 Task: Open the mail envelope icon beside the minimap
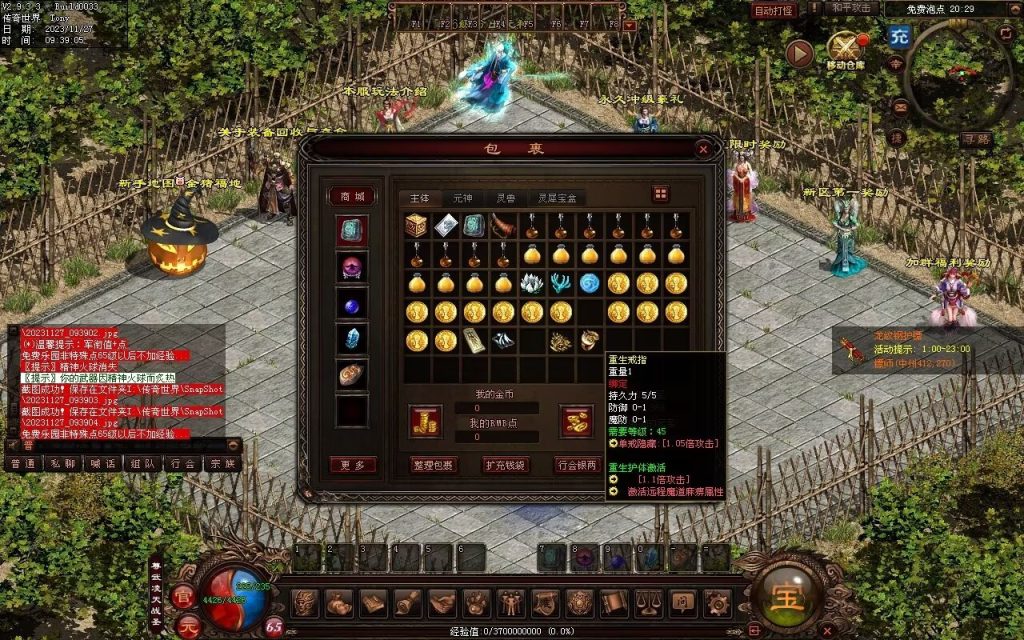click(x=900, y=106)
